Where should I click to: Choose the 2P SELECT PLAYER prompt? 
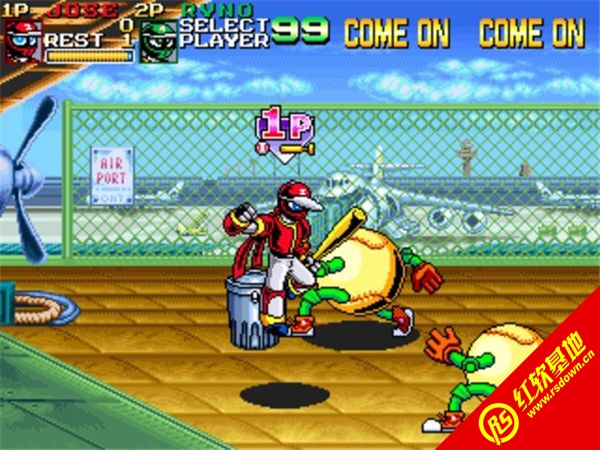tap(224, 33)
